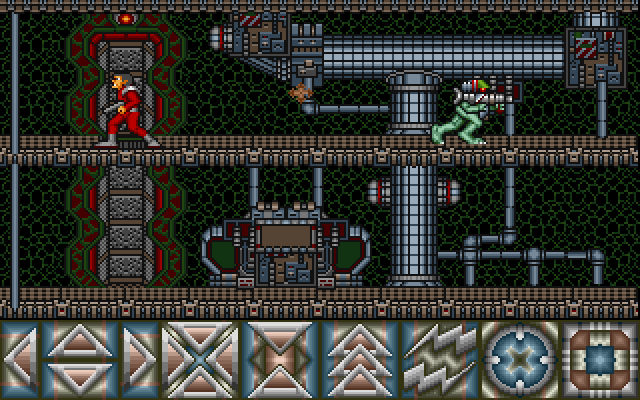Image resolution: width=640 pixels, height=400 pixels.
Task: Activate the X-shaped cross icon
Action: pyautogui.click(x=200, y=359)
